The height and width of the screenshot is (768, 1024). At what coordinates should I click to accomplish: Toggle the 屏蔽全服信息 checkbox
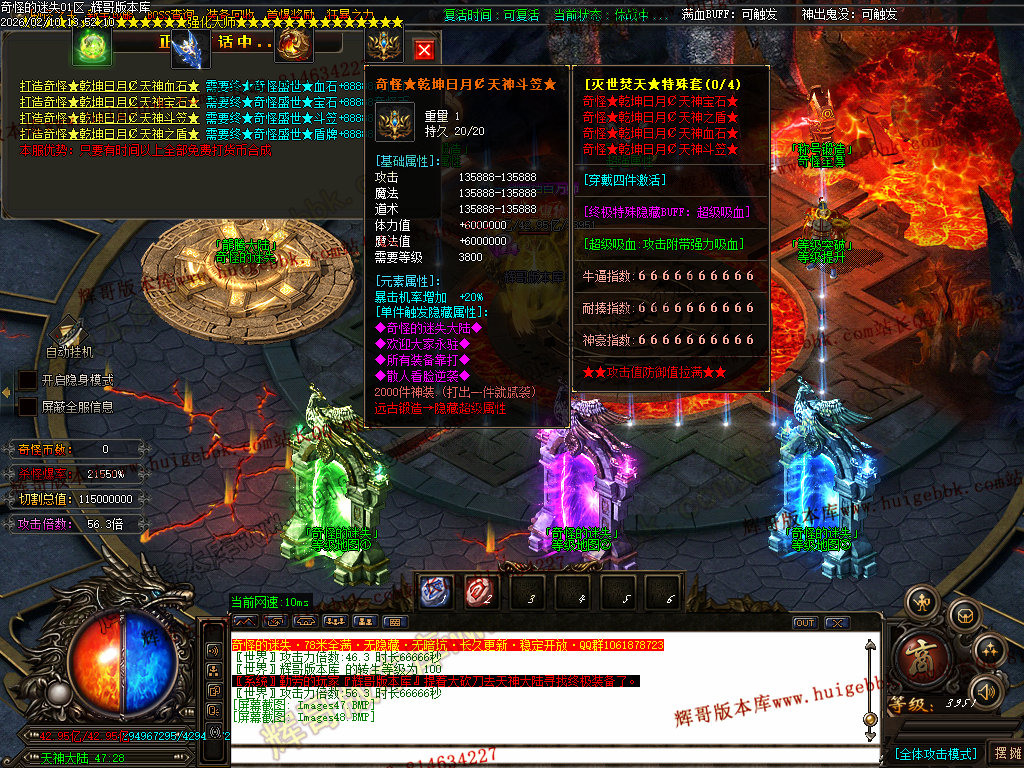pyautogui.click(x=28, y=407)
